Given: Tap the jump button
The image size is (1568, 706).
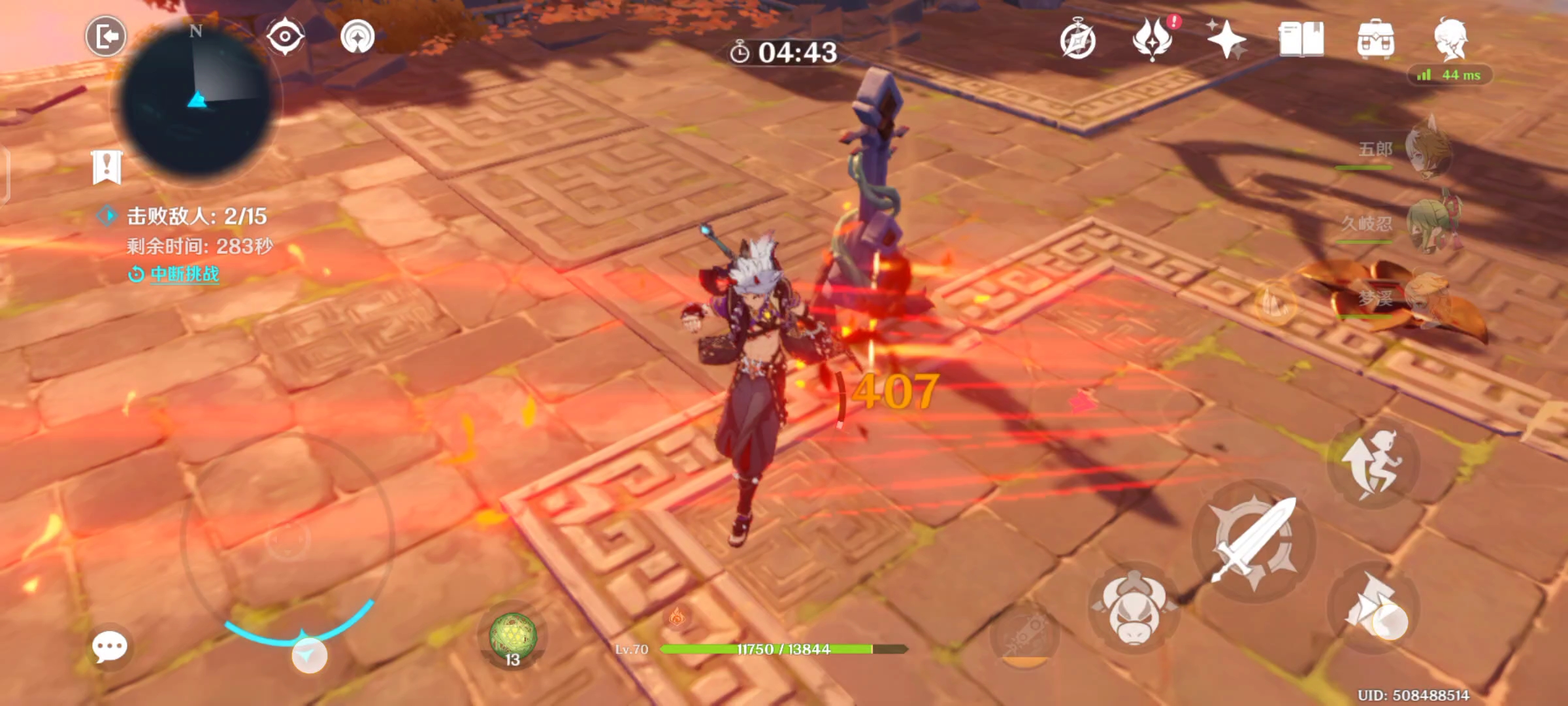Looking at the screenshot, I should click(1372, 463).
